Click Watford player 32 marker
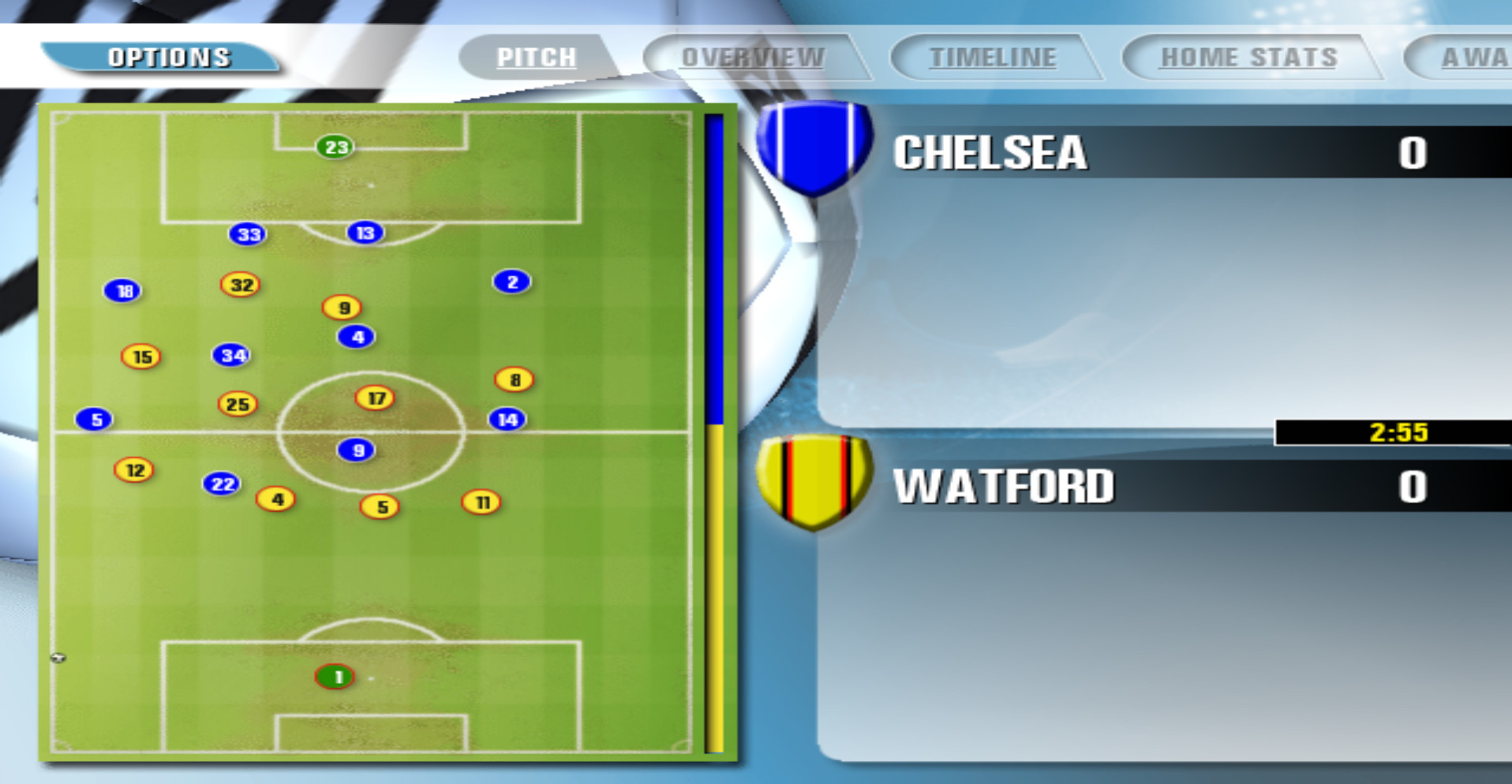Viewport: 1512px width, 784px height. coord(241,286)
